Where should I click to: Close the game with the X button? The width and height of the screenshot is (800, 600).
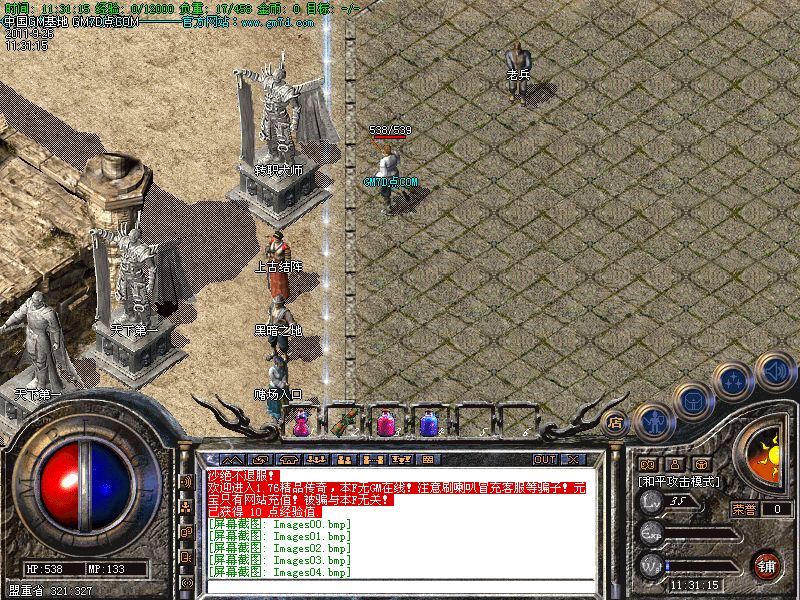point(572,459)
